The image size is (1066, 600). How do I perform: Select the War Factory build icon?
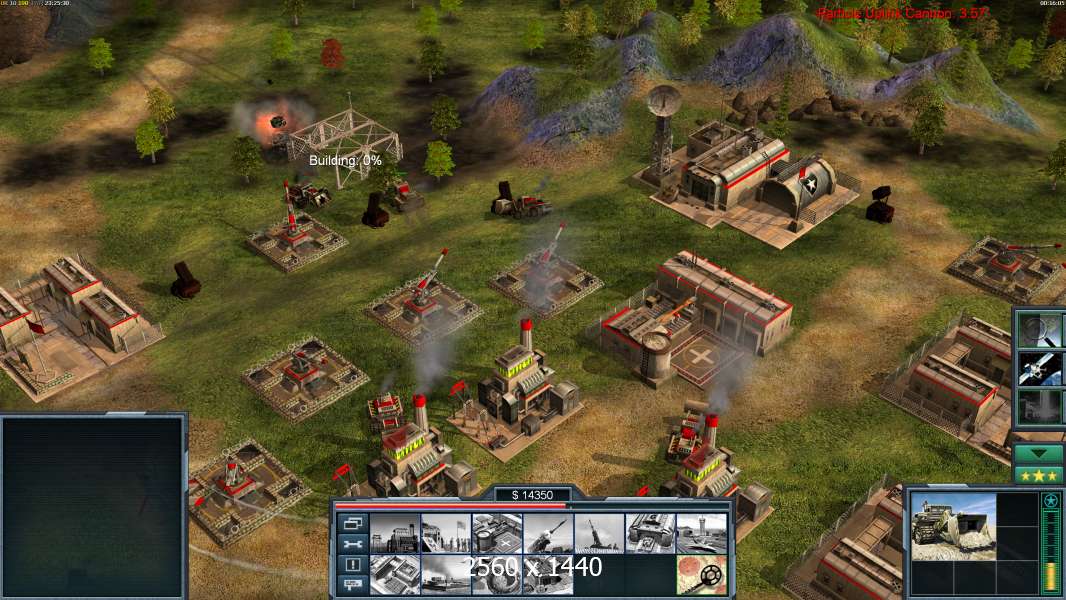(650, 533)
